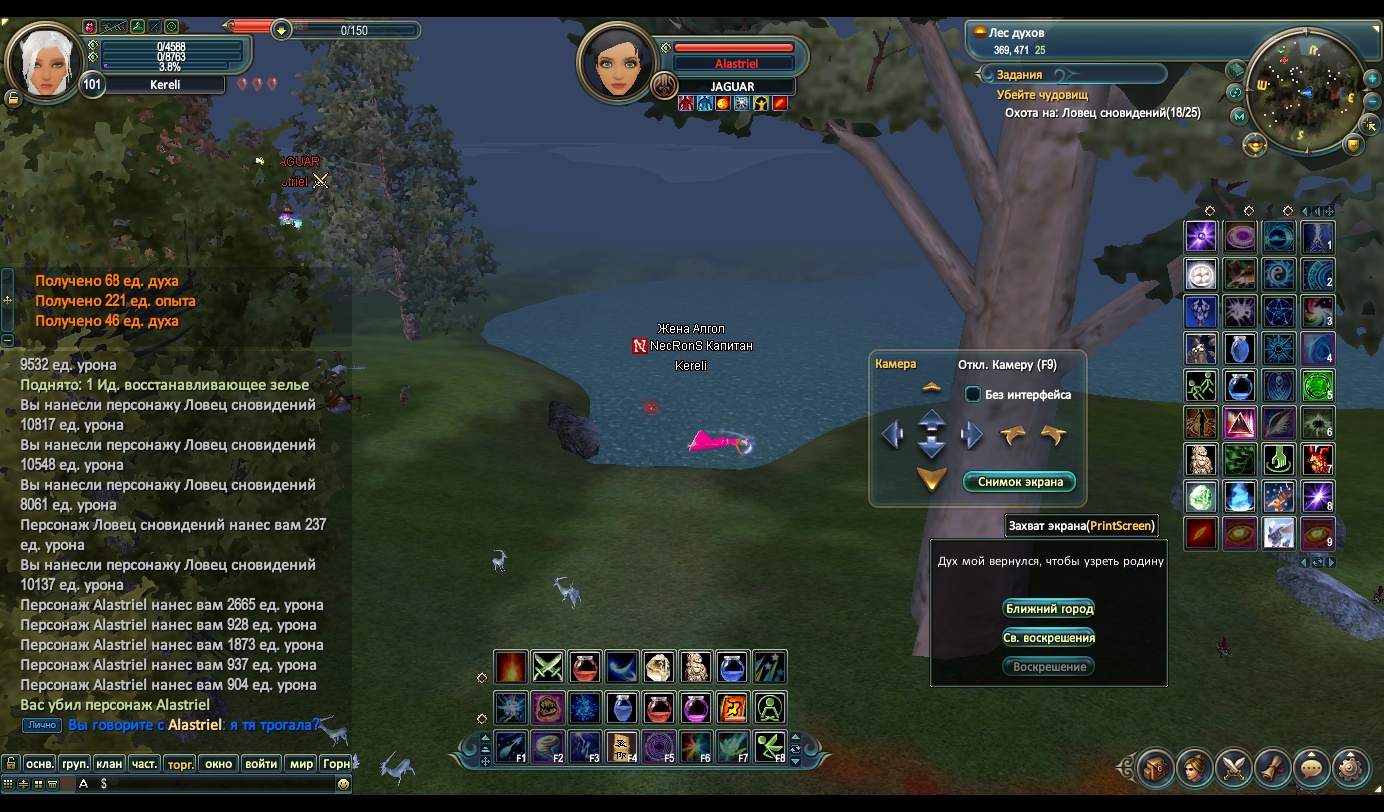Select the "груп." chat tab
Viewport: 1384px width, 812px height.
click(75, 763)
